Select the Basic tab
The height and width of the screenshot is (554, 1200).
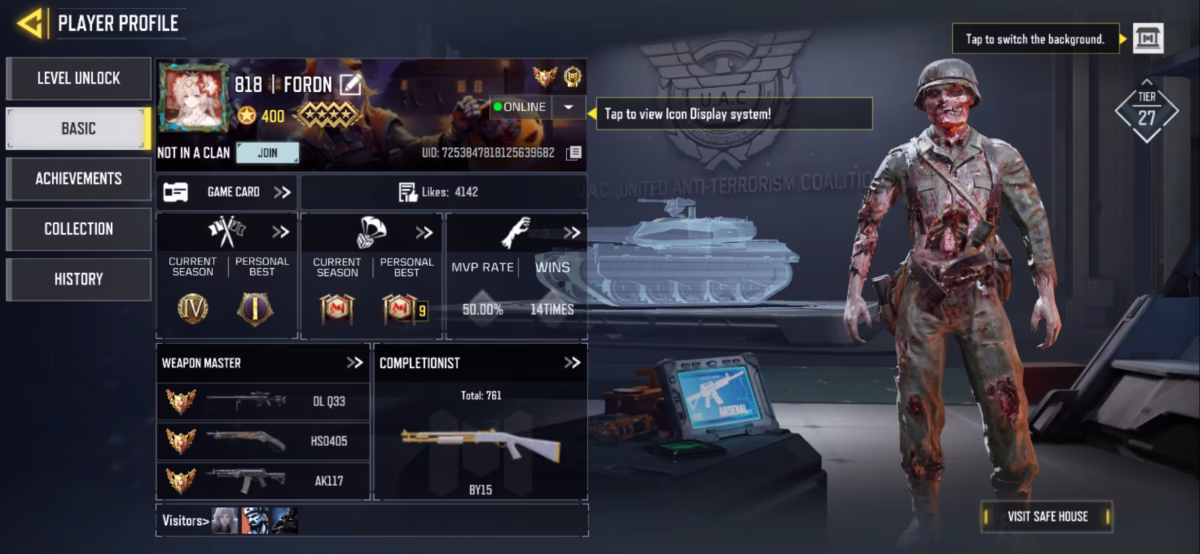point(78,129)
